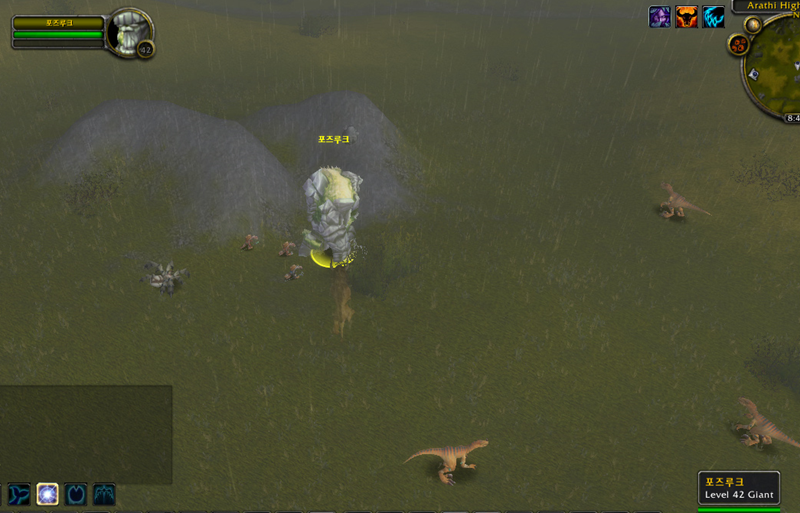Viewport: 800px width, 513px height.
Task: Select the fiery horned bull buff icon
Action: click(x=687, y=17)
